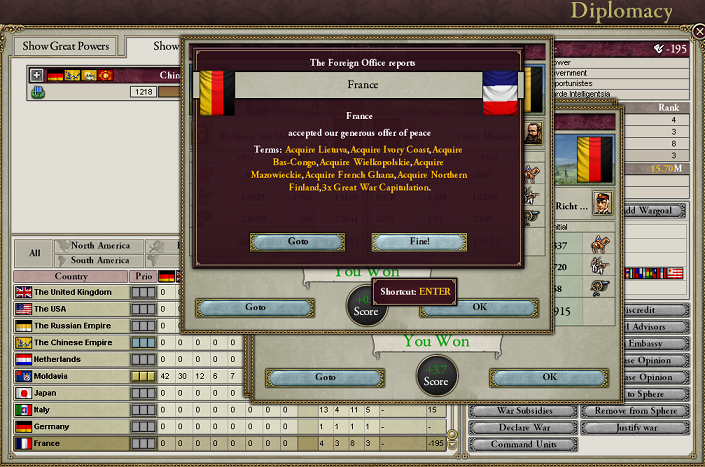
Task: Filter countries by North America
Action: 100,246
